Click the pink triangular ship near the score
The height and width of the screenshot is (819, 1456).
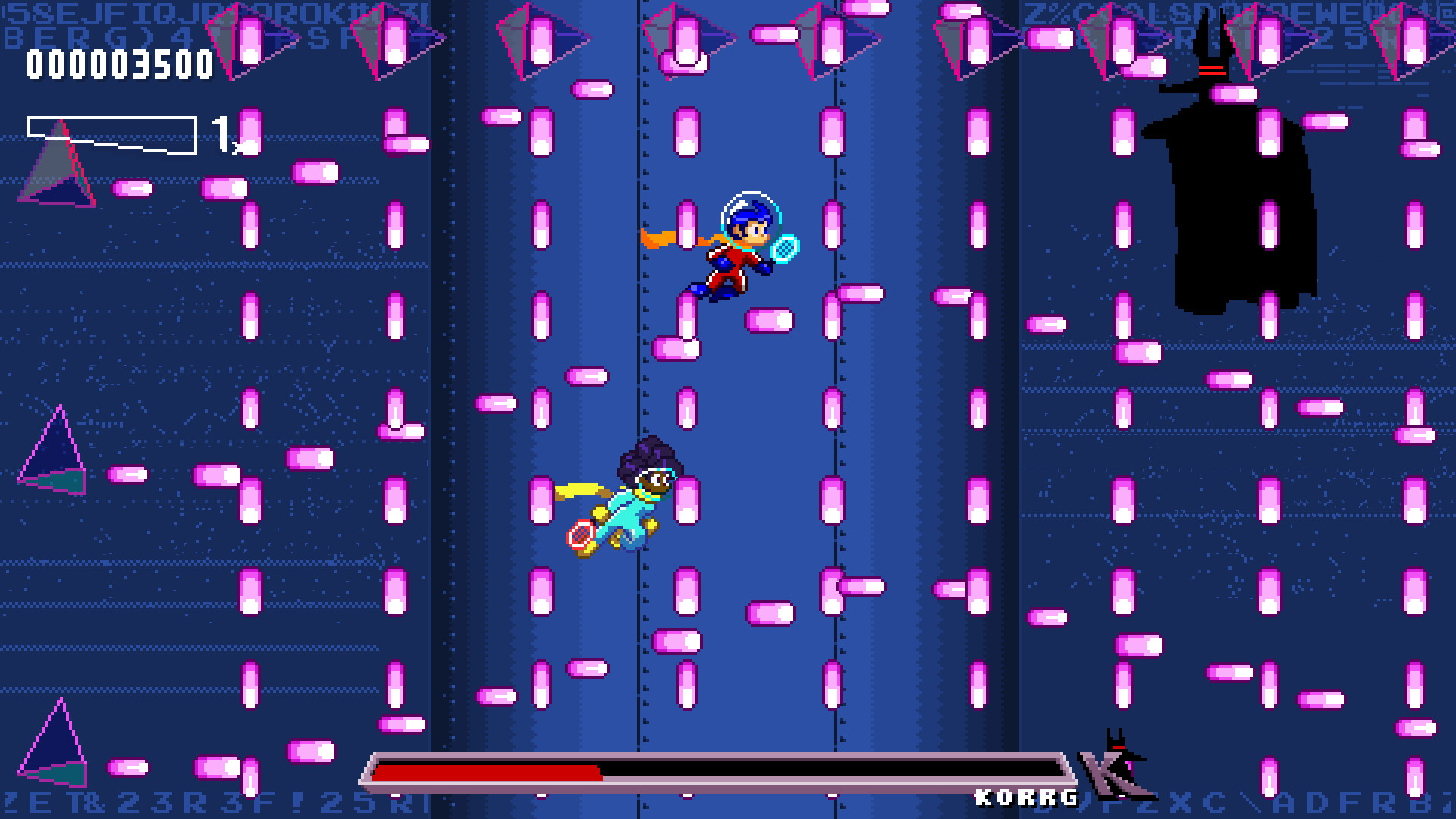pyautogui.click(x=243, y=38)
